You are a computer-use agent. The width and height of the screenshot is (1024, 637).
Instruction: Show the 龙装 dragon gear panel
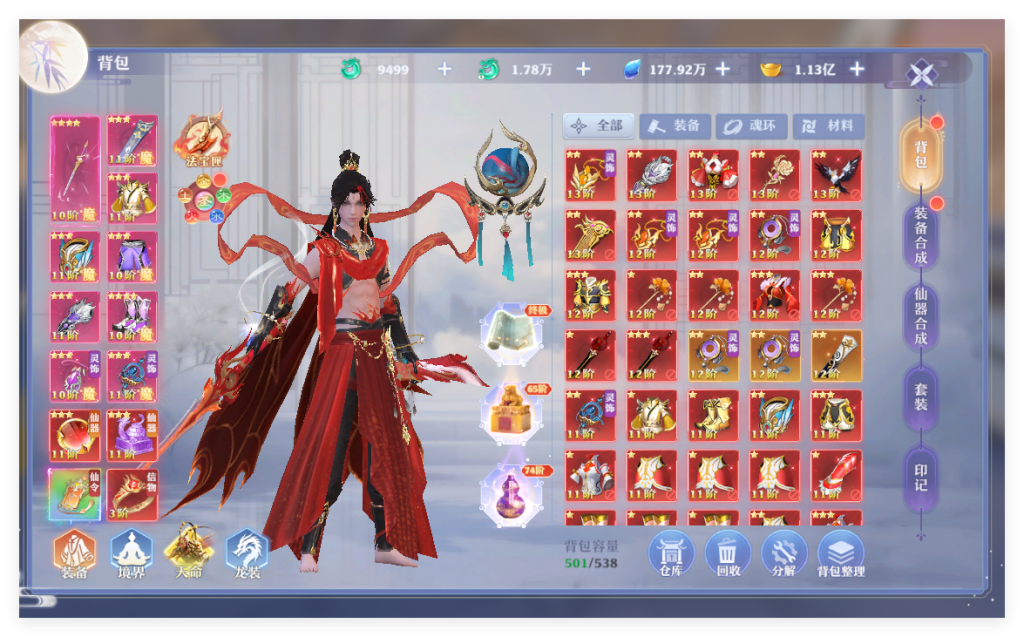[x=246, y=553]
